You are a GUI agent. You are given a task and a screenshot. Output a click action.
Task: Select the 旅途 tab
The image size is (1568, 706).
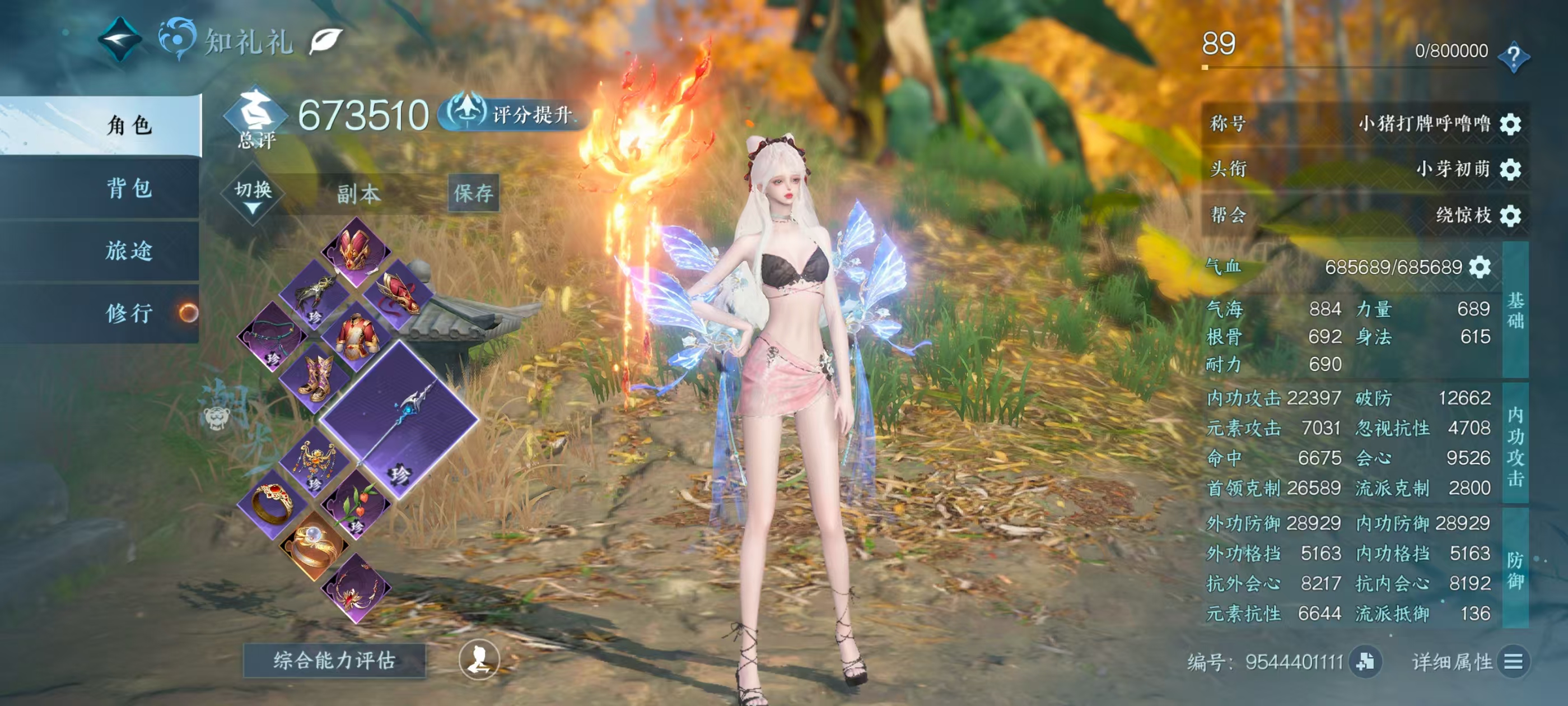click(x=129, y=250)
